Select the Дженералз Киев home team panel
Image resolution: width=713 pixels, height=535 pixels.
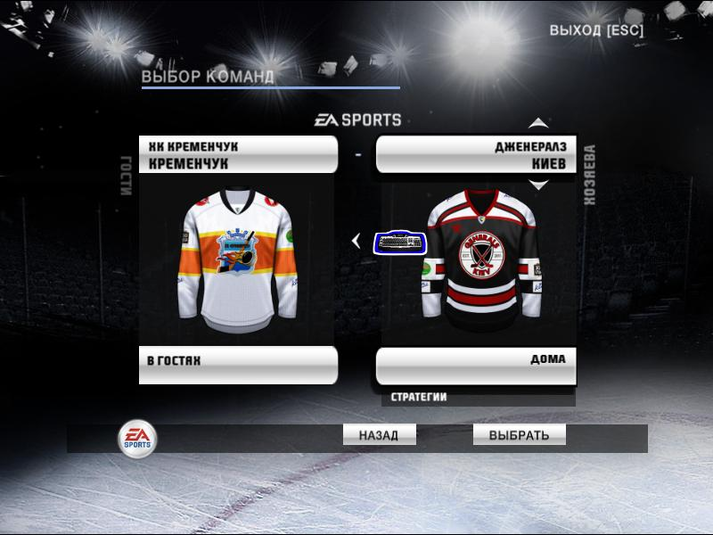click(475, 154)
